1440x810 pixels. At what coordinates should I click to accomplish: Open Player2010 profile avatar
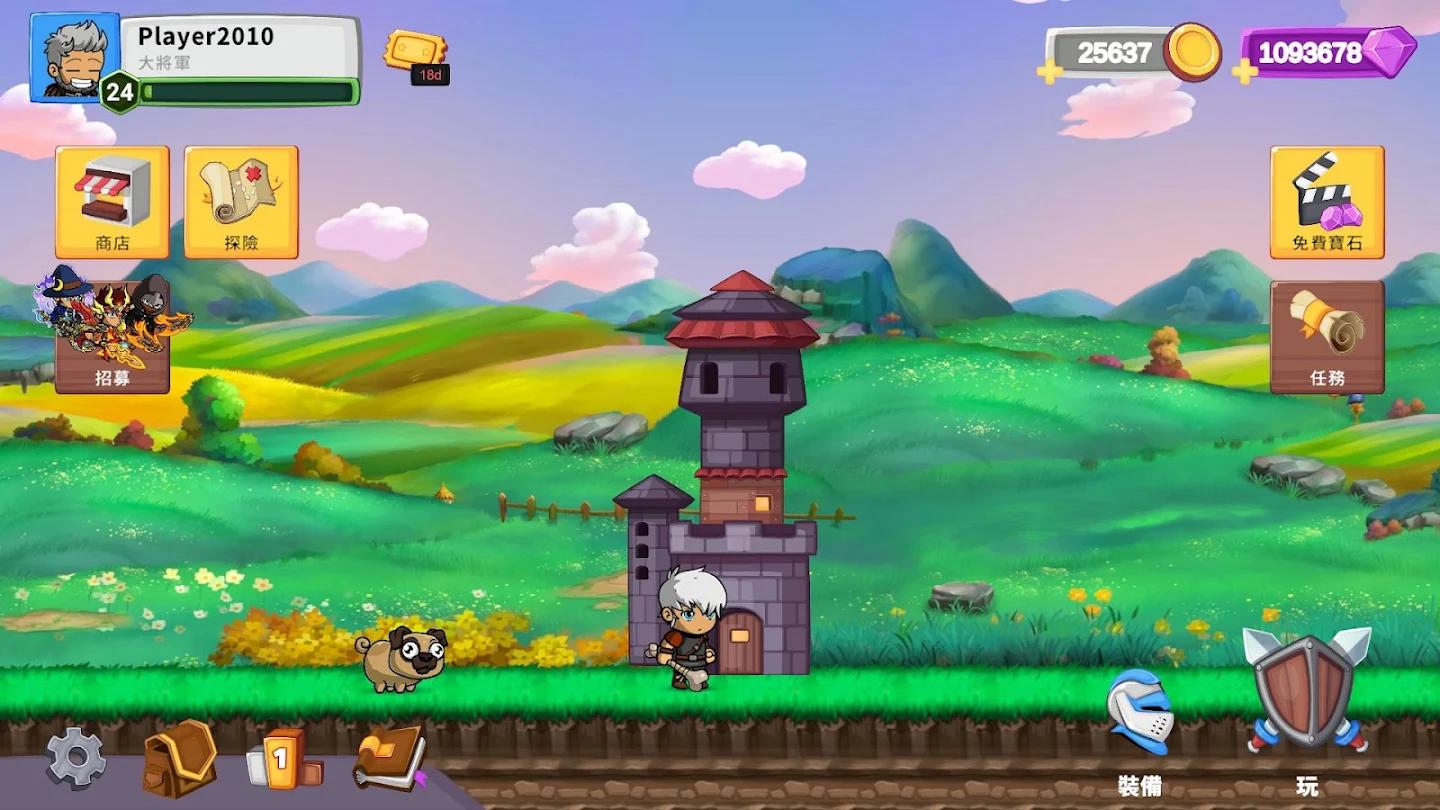[x=75, y=57]
